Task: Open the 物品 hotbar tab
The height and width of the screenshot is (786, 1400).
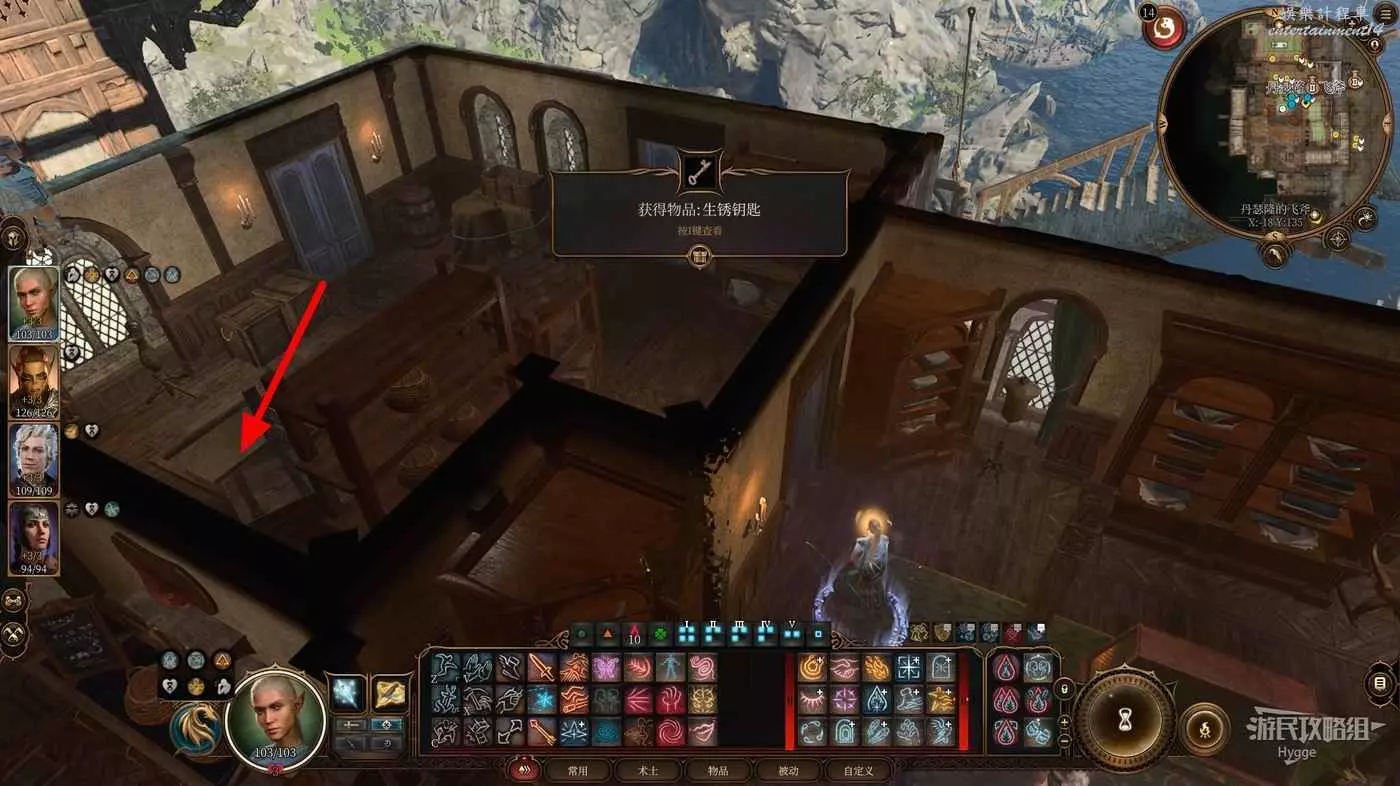Action: coord(717,771)
